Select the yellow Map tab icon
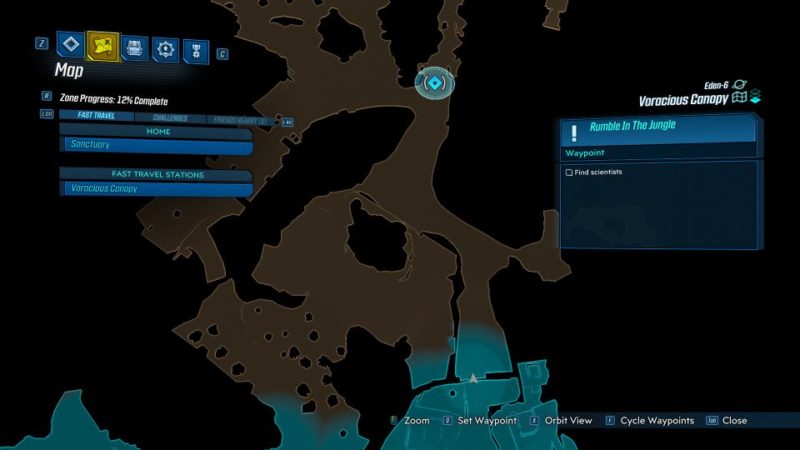 point(102,45)
